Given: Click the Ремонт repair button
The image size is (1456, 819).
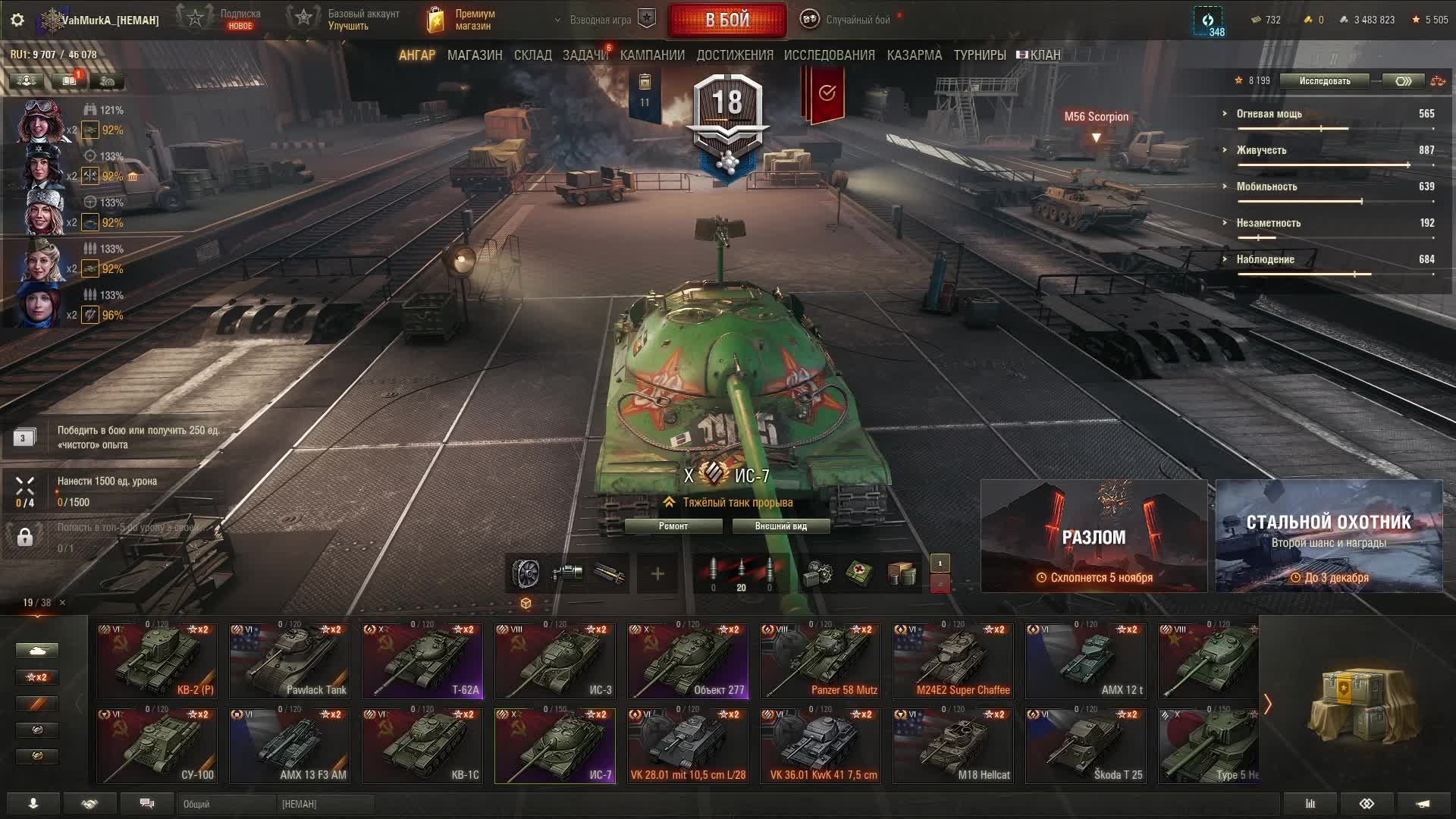Looking at the screenshot, I should click(673, 526).
